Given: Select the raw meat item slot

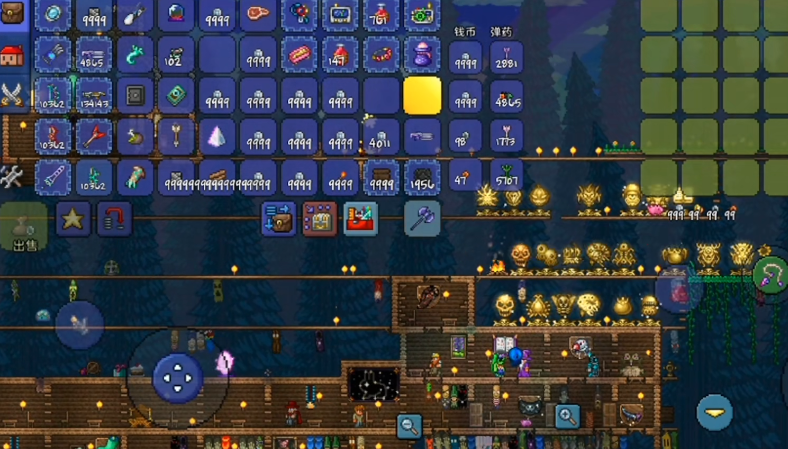Looking at the screenshot, I should pyautogui.click(x=257, y=14).
